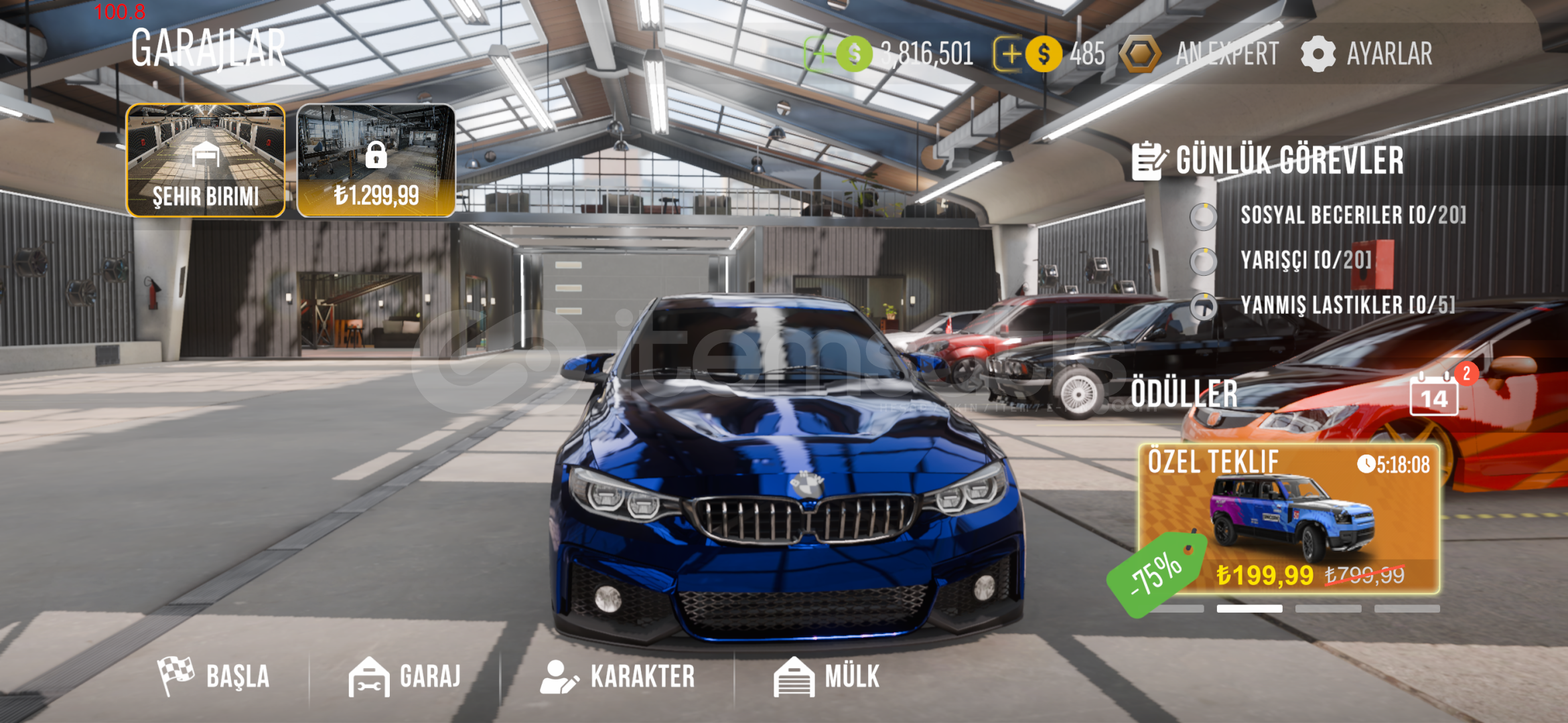Open the Ayarlar settings menu

click(1367, 54)
